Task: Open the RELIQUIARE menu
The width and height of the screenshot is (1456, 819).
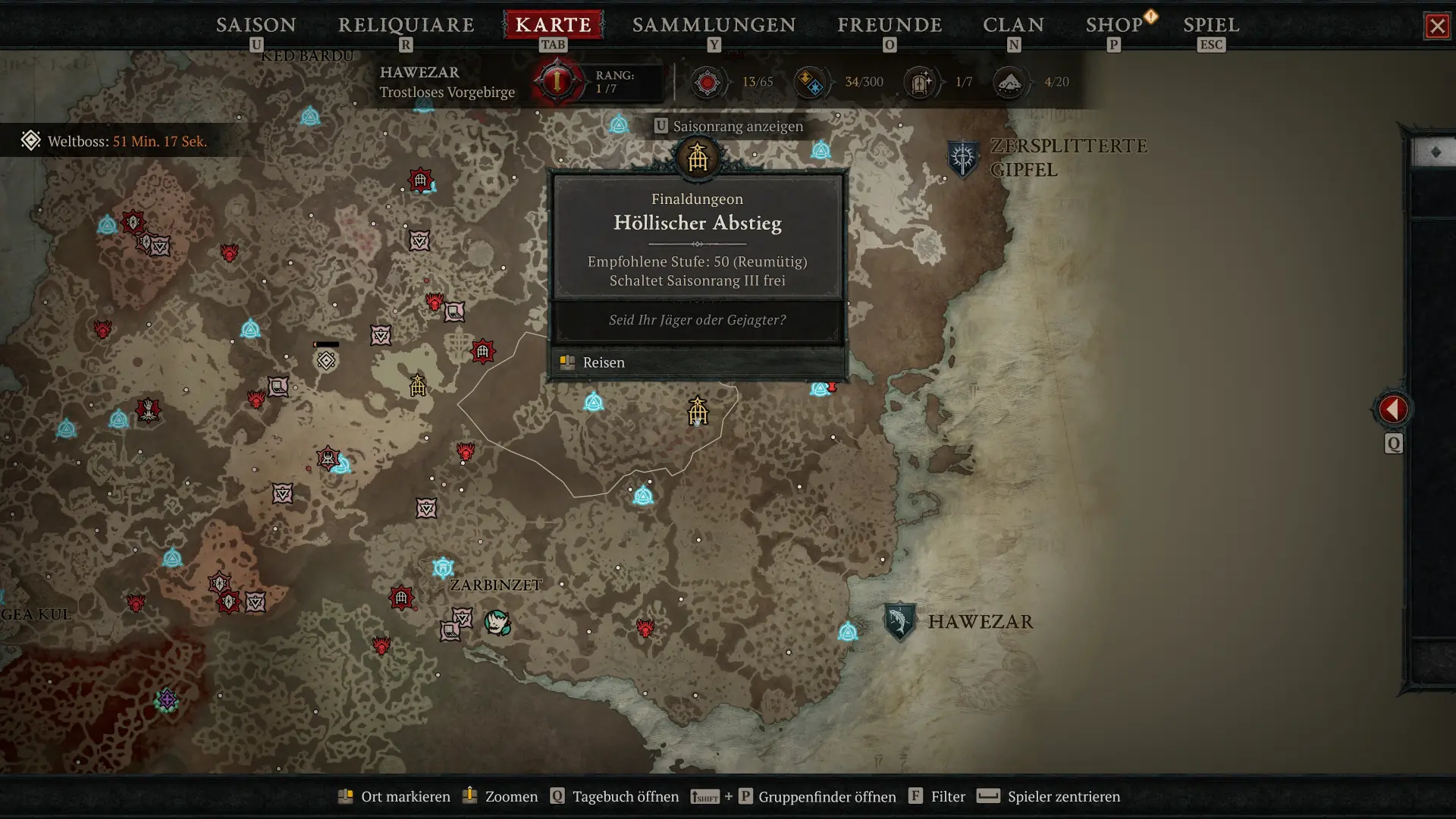Action: pyautogui.click(x=406, y=25)
